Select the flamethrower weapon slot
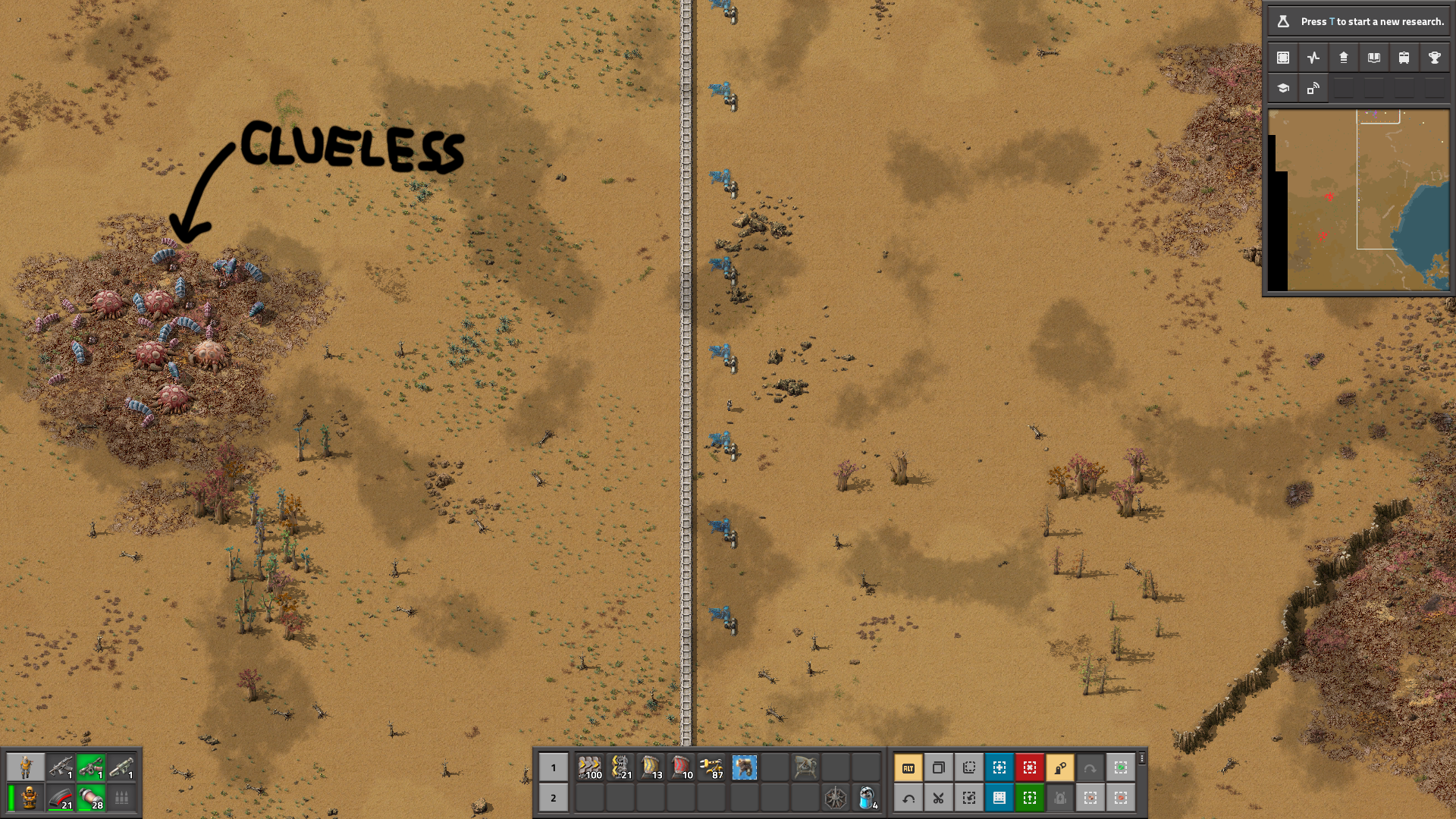The image size is (1456, 819). [90, 767]
